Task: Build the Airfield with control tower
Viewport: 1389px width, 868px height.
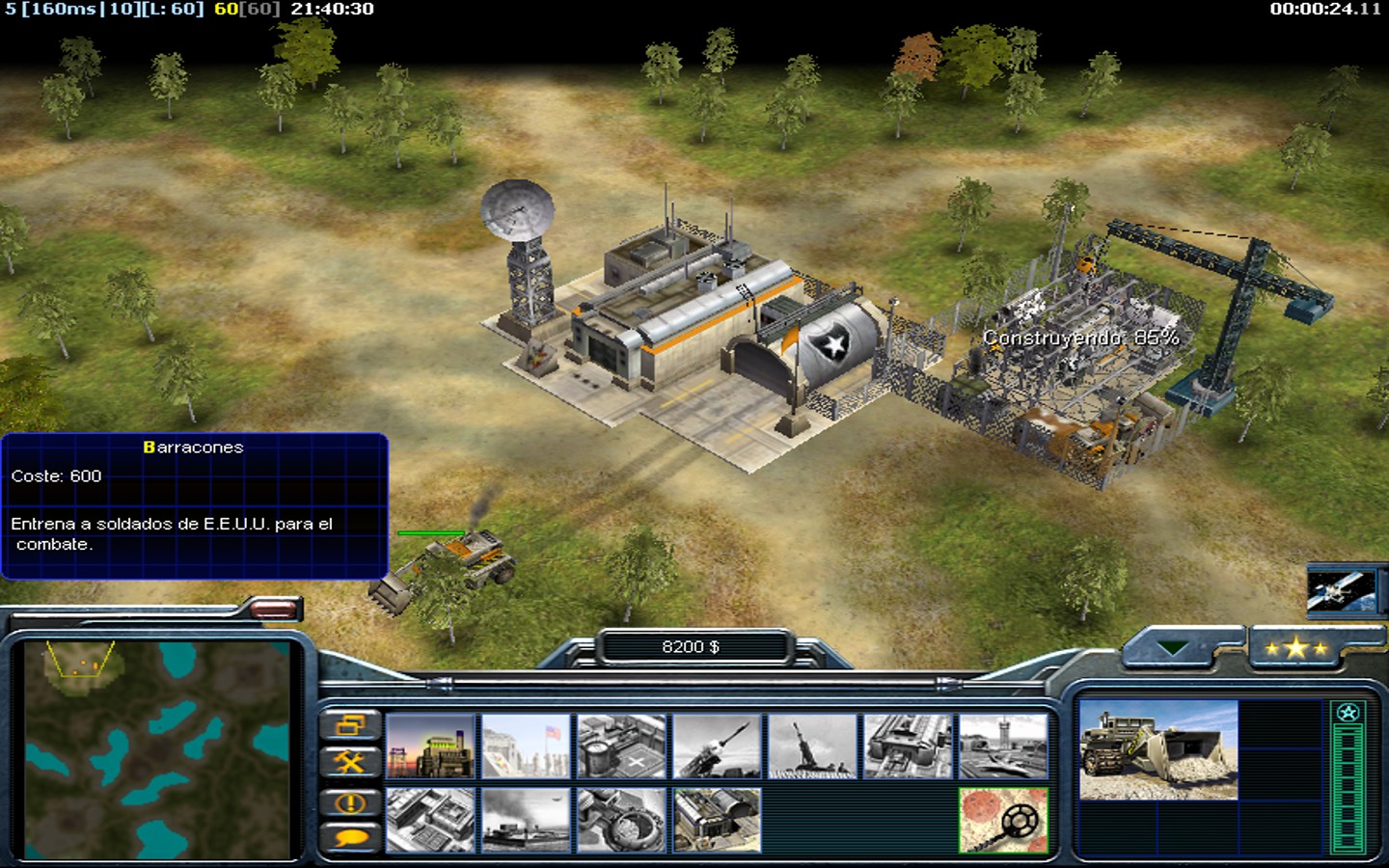Action: [1003, 746]
